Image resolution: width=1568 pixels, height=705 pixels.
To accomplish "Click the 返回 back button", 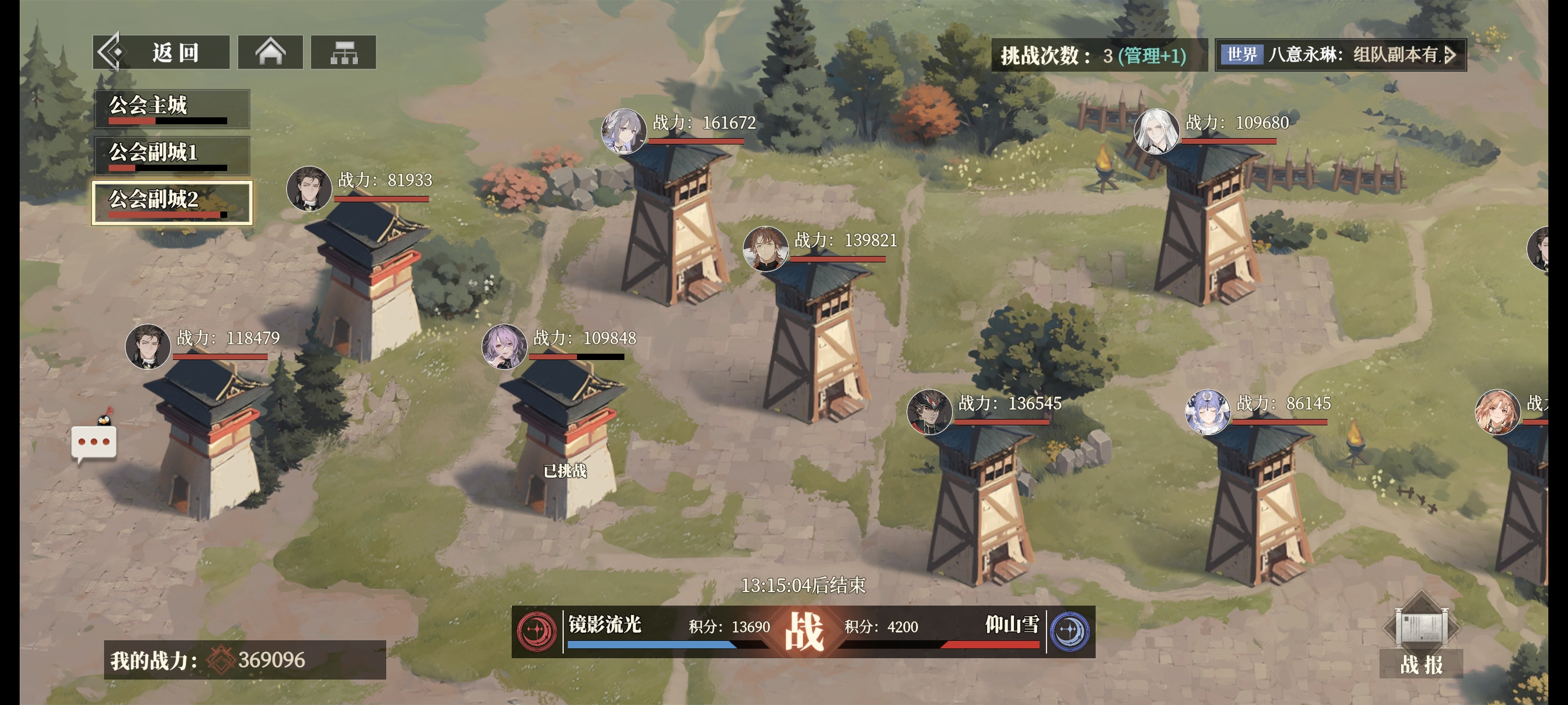I will pos(161,53).
